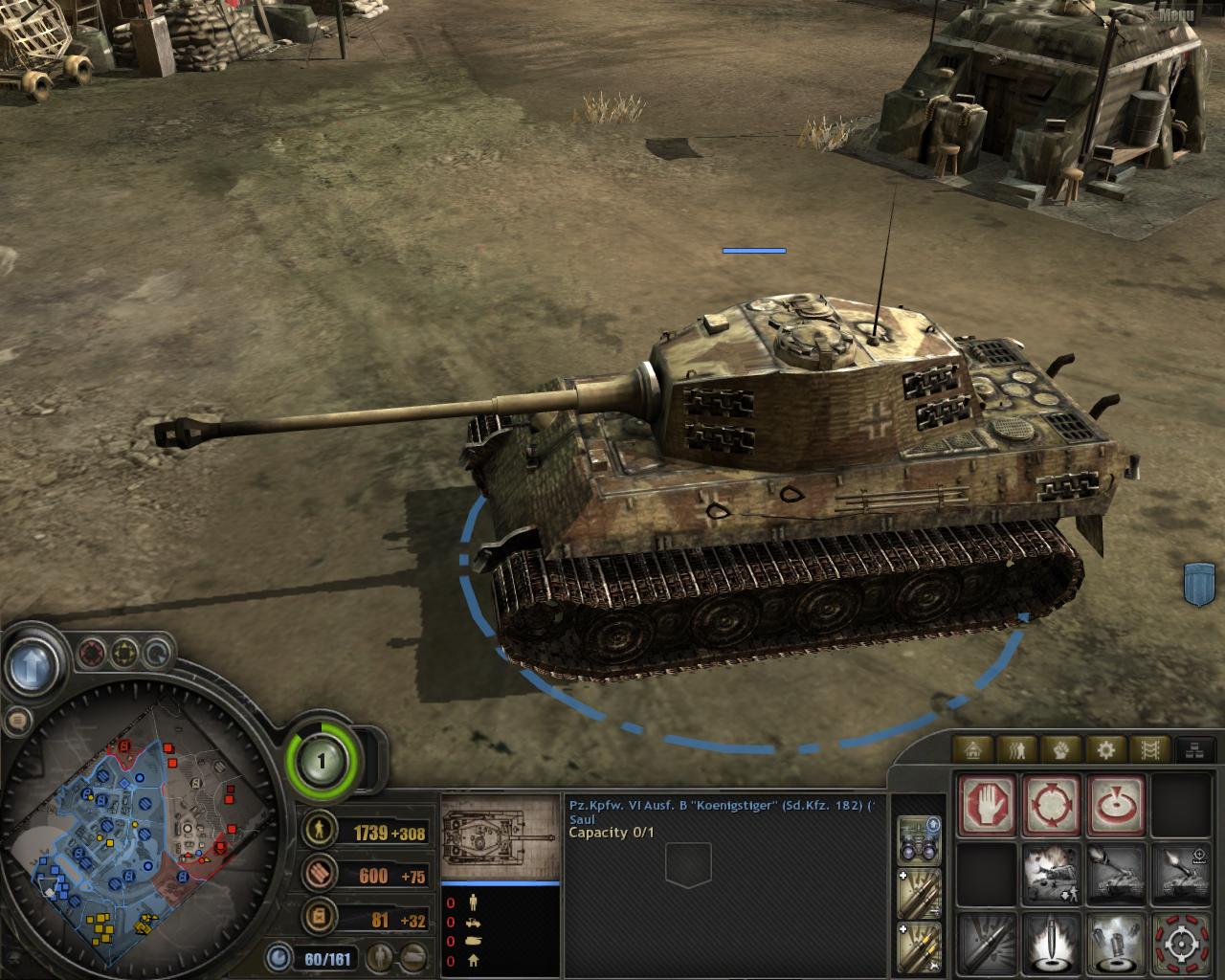Image resolution: width=1225 pixels, height=980 pixels.
Task: Open the Menu in the top corner
Action: tap(1176, 14)
